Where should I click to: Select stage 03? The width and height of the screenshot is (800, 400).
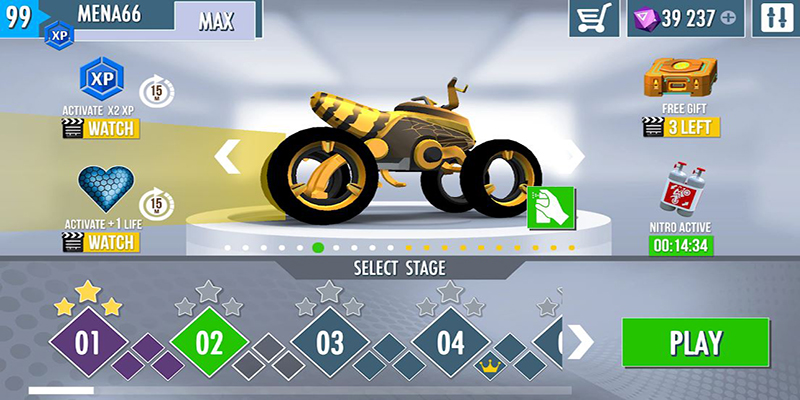(x=330, y=343)
